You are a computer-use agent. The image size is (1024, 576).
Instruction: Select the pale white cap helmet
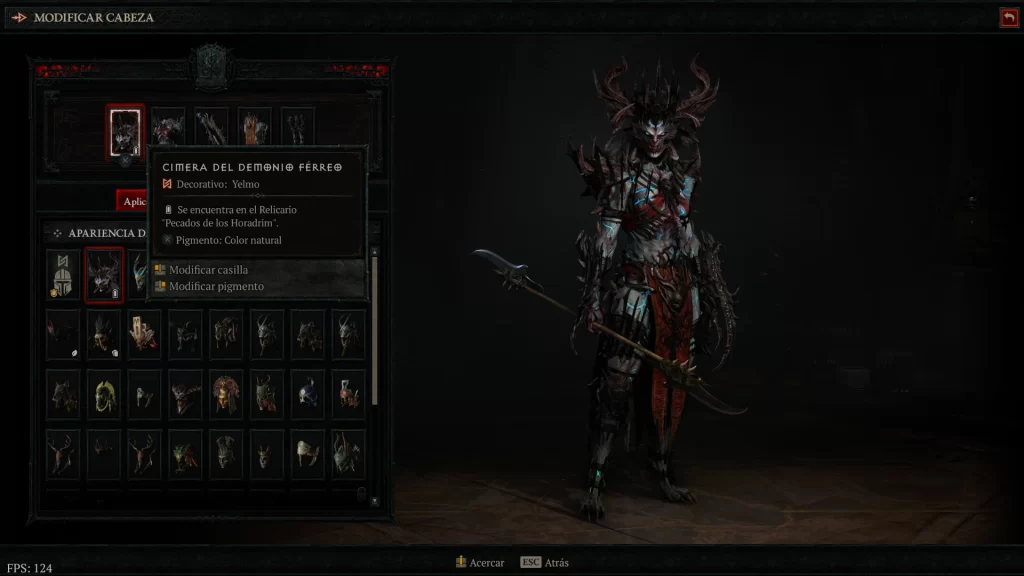coord(308,454)
